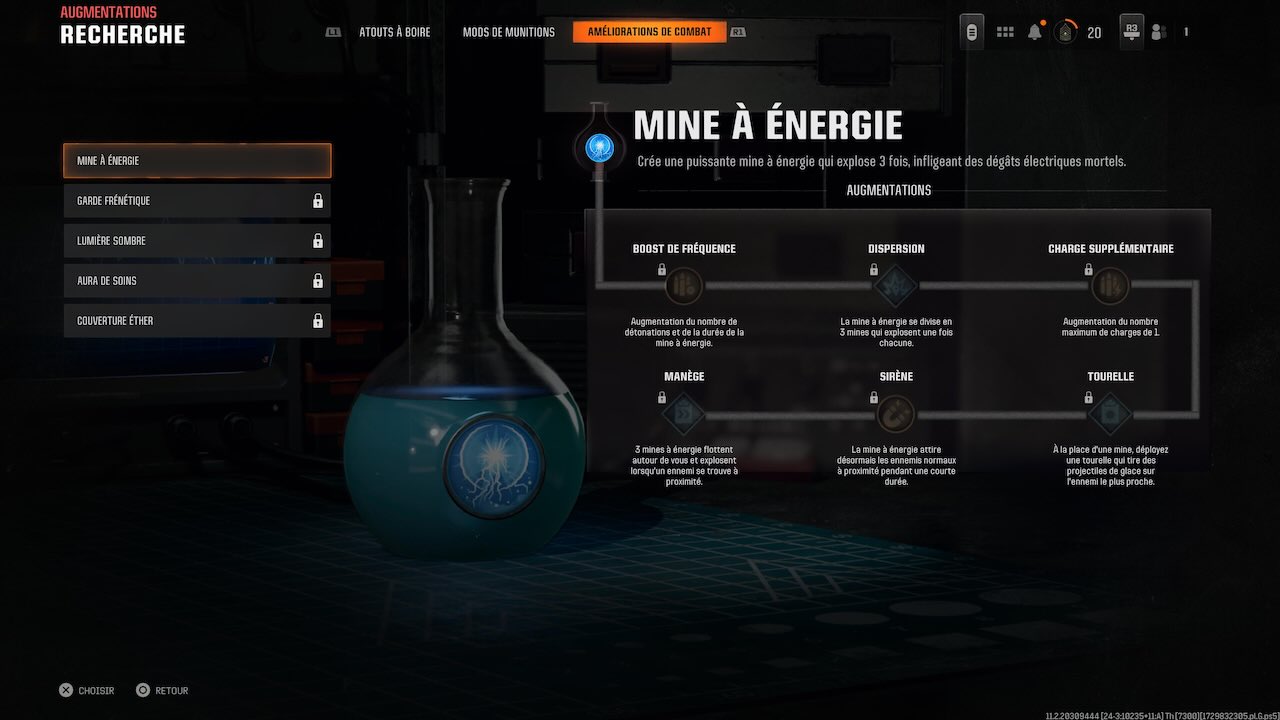Select the Dispersion augment icon
1280x720 pixels.
(x=896, y=286)
